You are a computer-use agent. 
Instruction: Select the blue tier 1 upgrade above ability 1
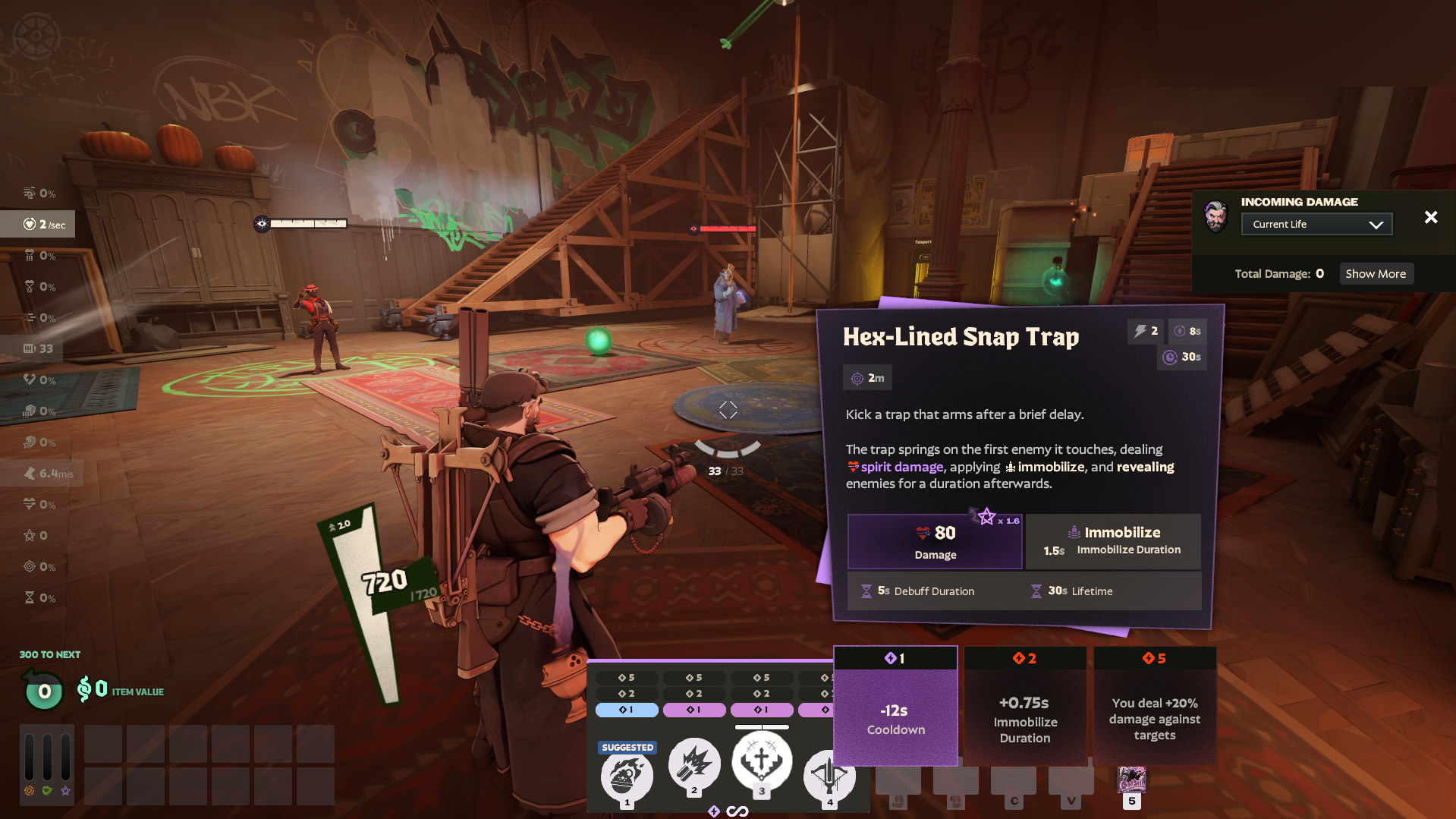click(626, 710)
